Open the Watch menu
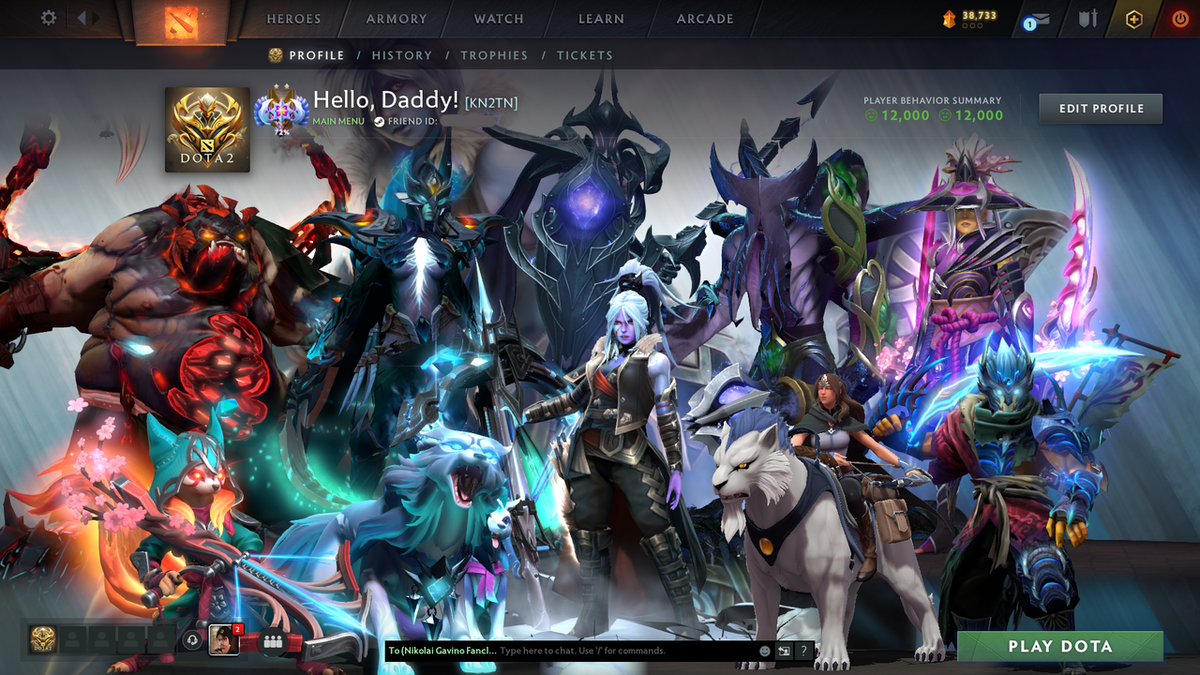Image resolution: width=1200 pixels, height=675 pixels. click(499, 19)
